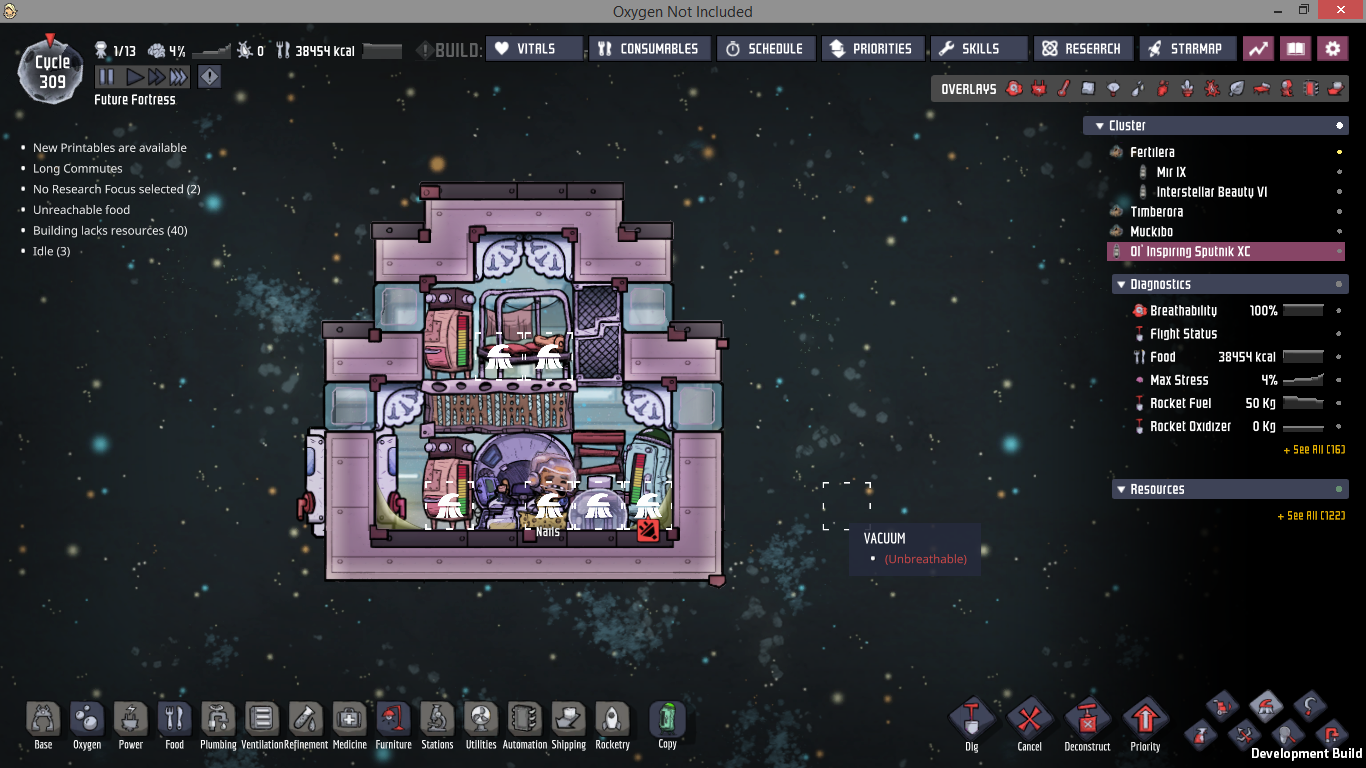Activate the Dig tool

[x=972, y=724]
